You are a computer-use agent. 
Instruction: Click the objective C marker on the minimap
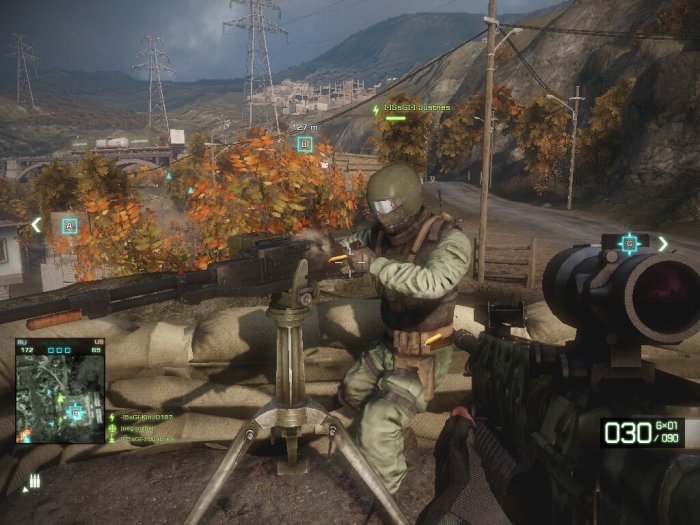[73, 410]
